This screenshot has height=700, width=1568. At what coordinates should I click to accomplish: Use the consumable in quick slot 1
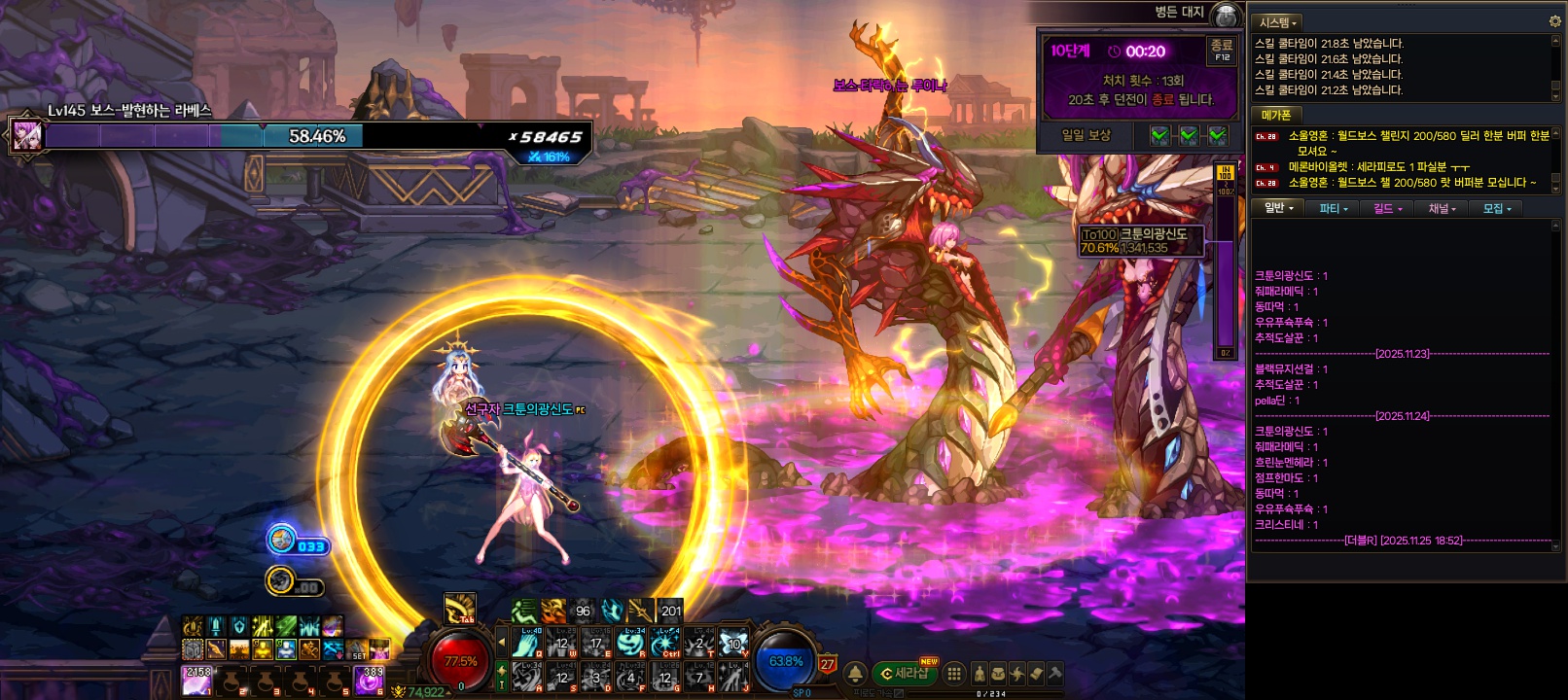pyautogui.click(x=197, y=681)
